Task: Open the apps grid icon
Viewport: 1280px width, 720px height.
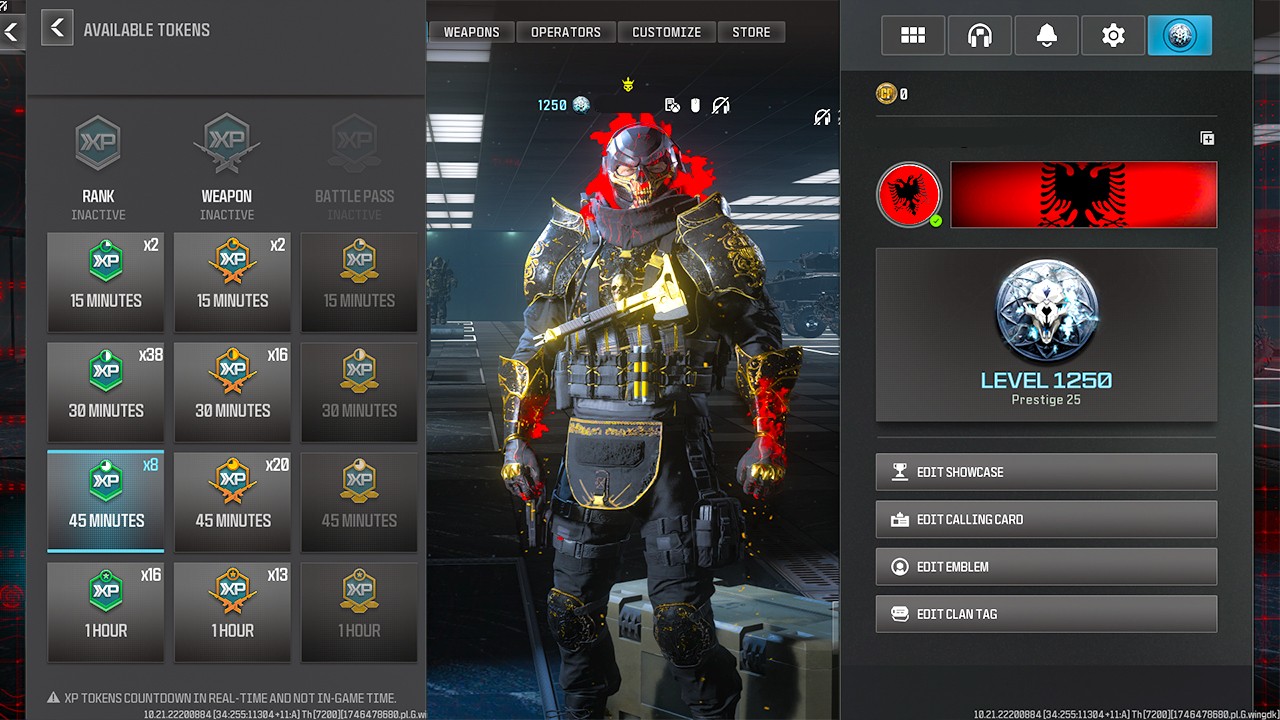Action: point(912,35)
